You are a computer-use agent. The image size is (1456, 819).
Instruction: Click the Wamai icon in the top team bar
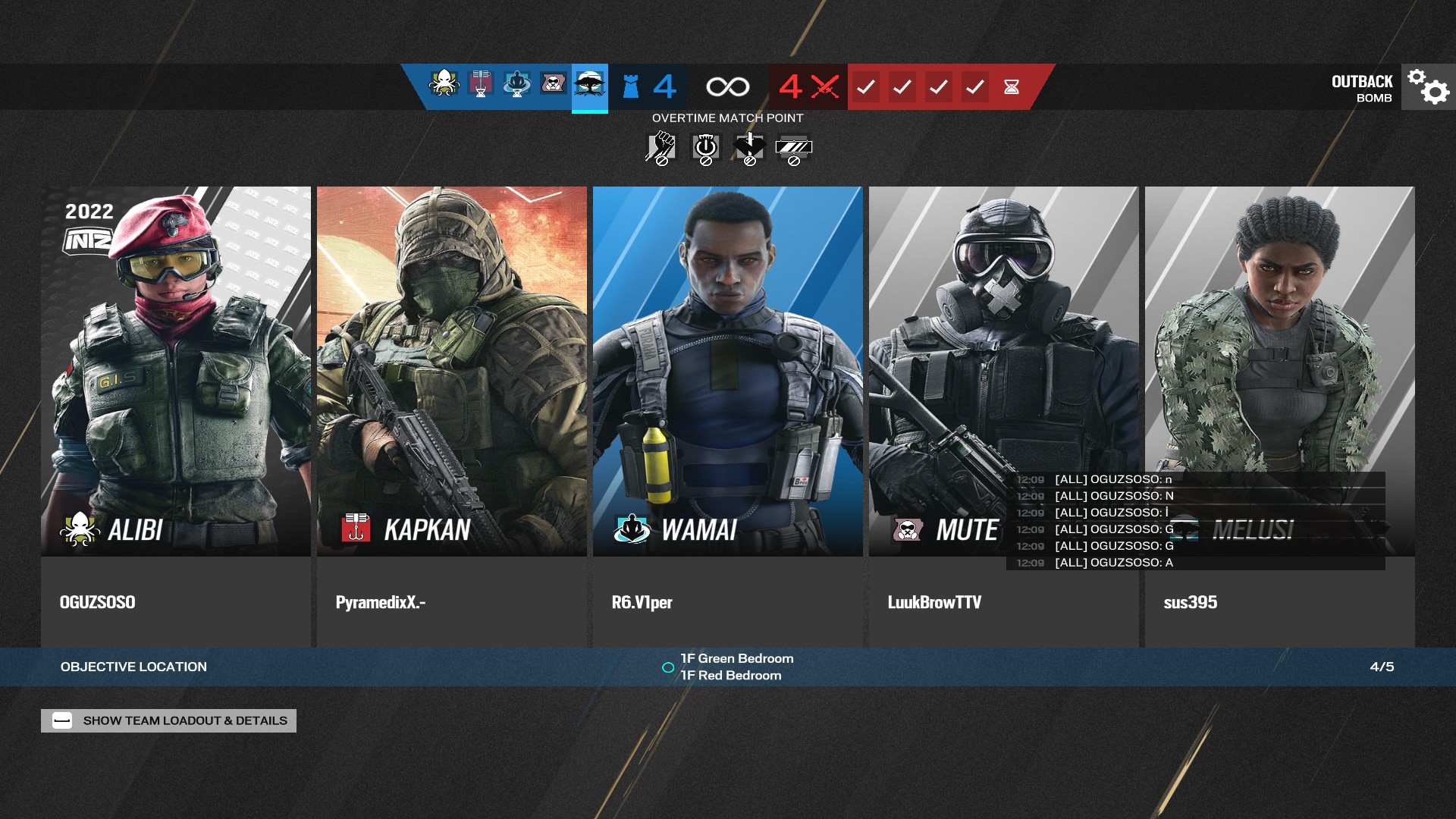[517, 83]
